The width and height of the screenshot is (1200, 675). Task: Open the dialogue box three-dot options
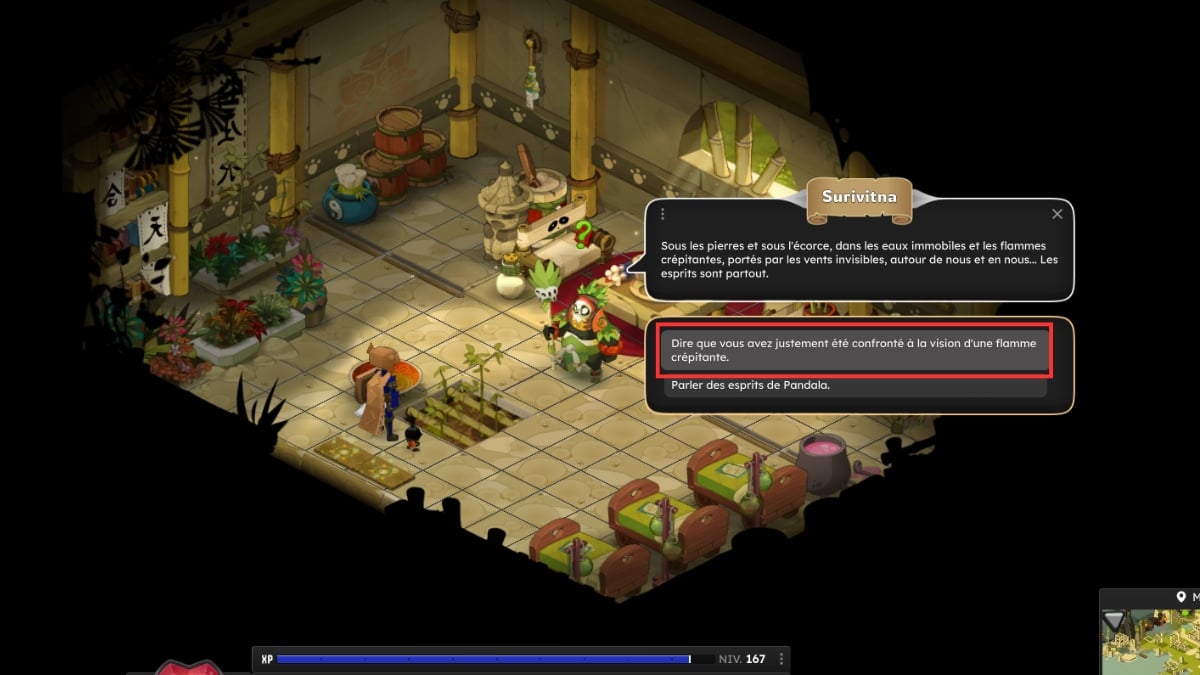pyautogui.click(x=662, y=214)
